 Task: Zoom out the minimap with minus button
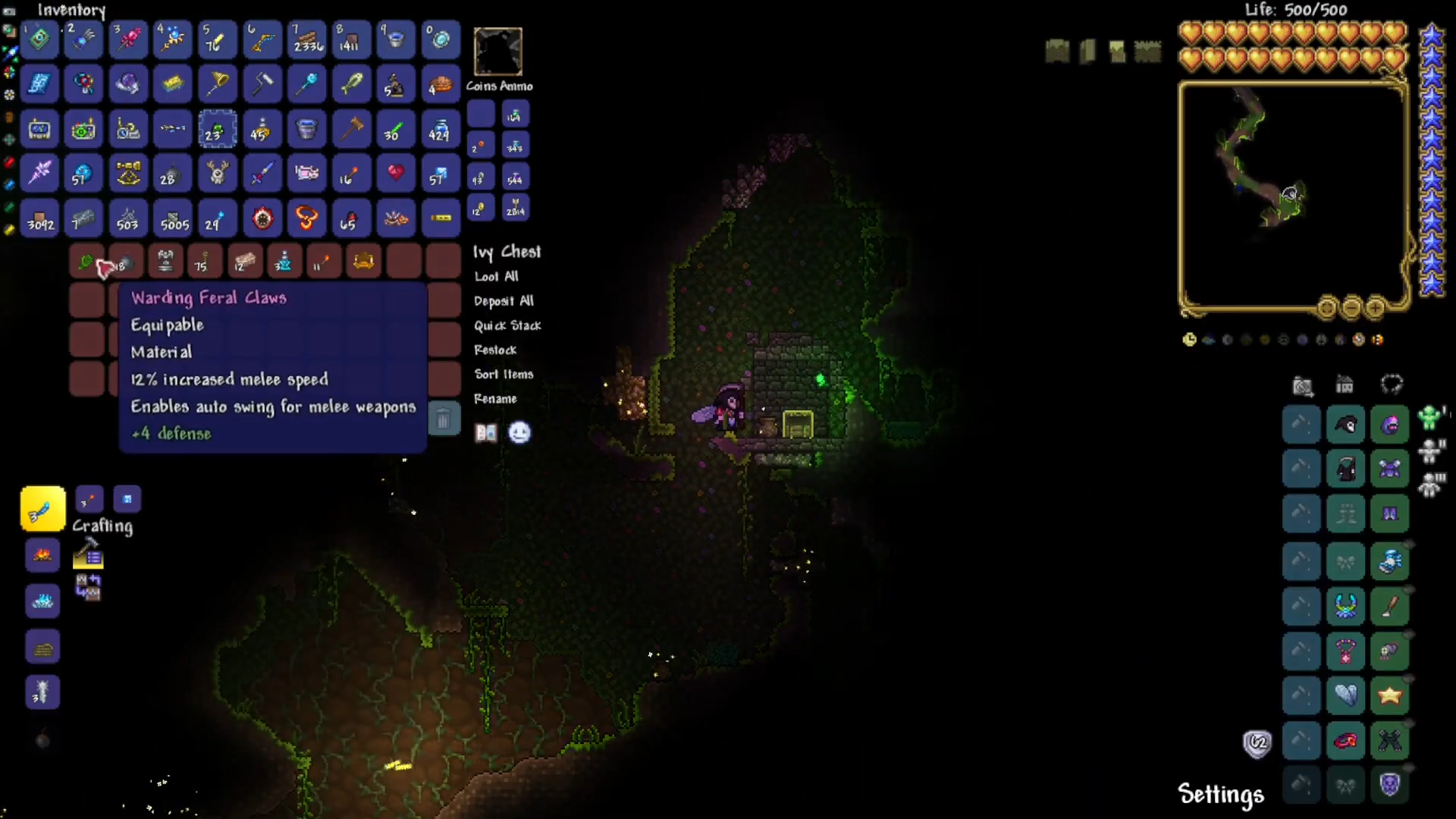pyautogui.click(x=1351, y=308)
